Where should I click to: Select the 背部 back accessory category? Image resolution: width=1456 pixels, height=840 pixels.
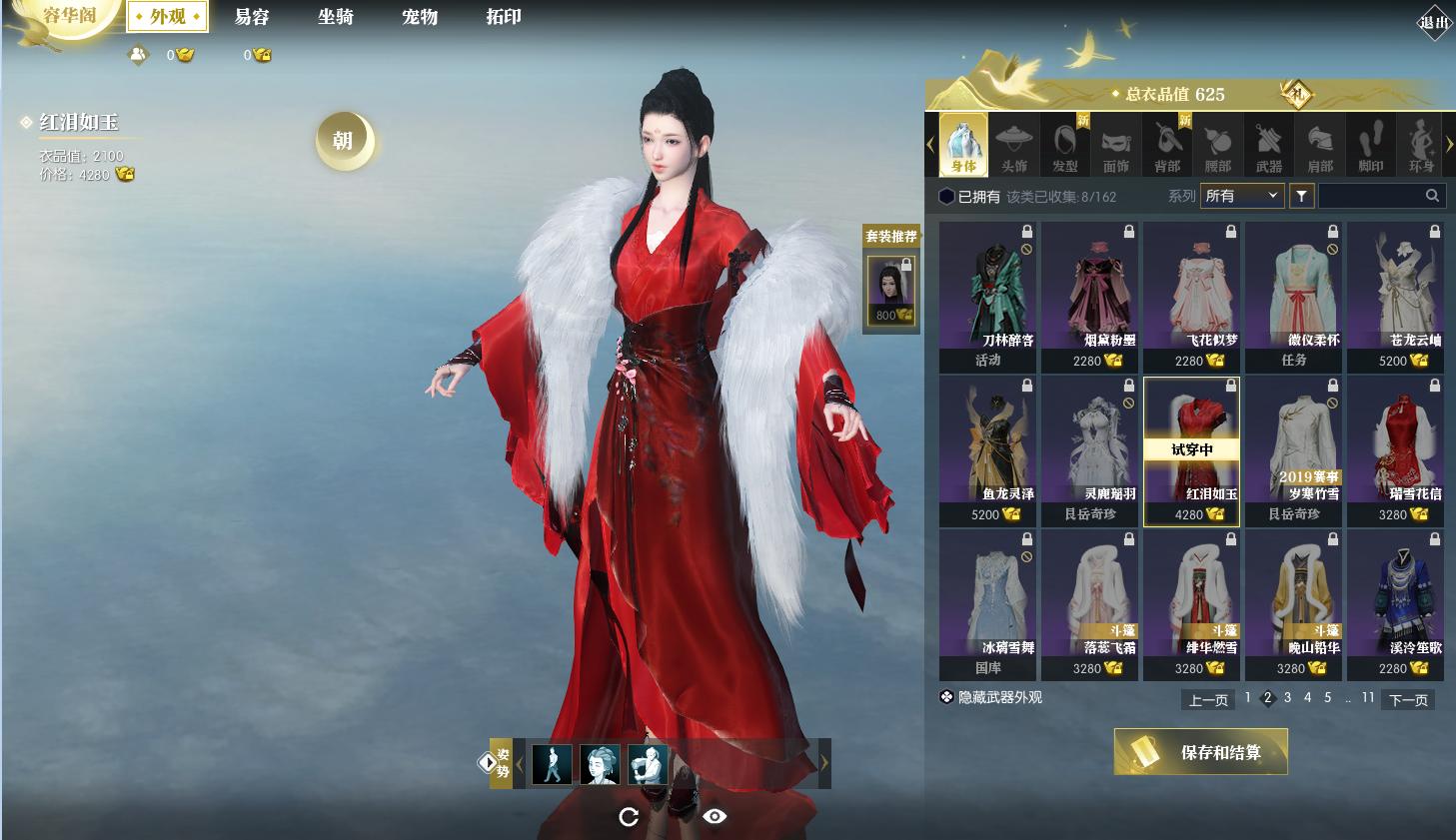pos(1166,144)
